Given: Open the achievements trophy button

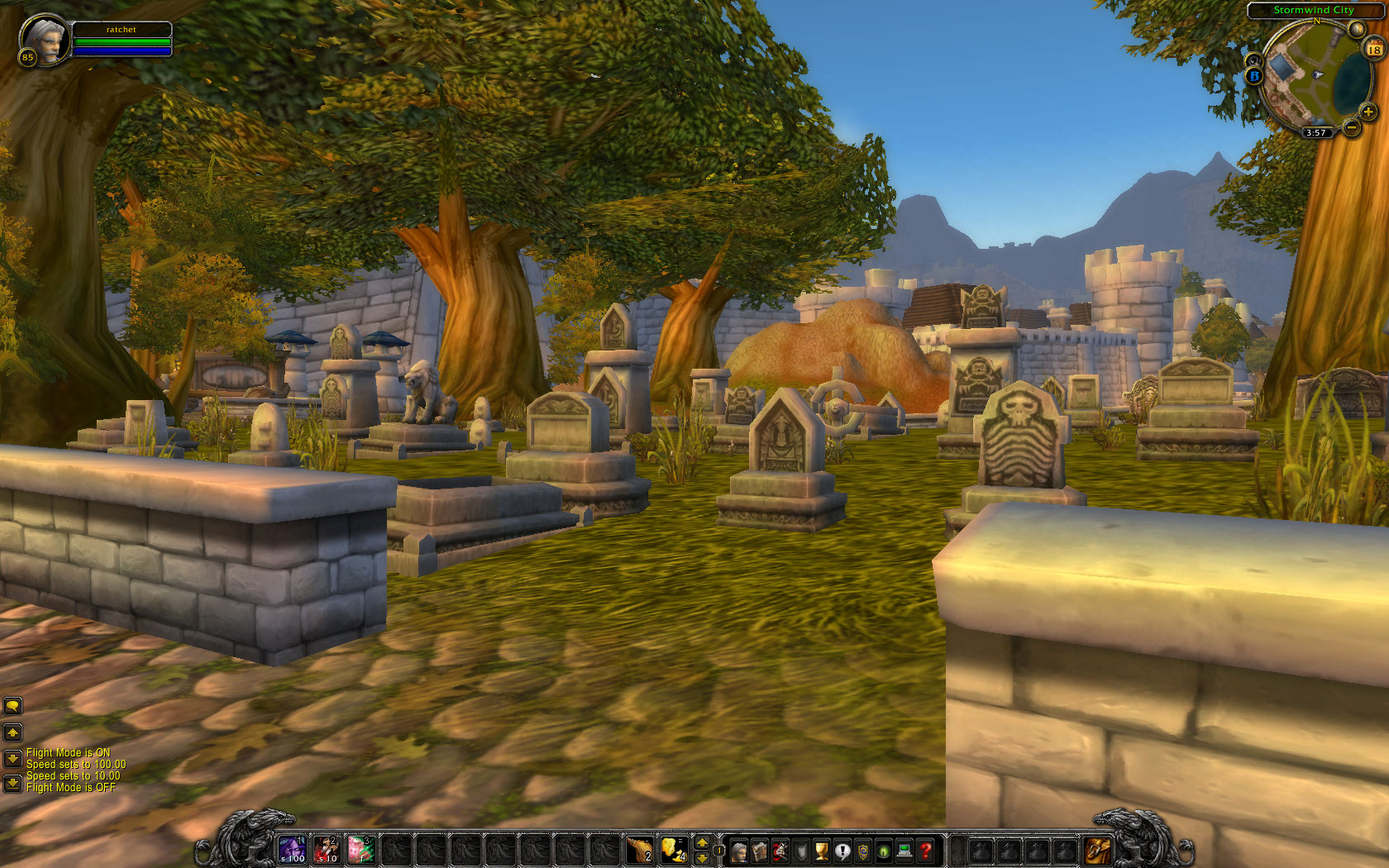Looking at the screenshot, I should coord(821,851).
